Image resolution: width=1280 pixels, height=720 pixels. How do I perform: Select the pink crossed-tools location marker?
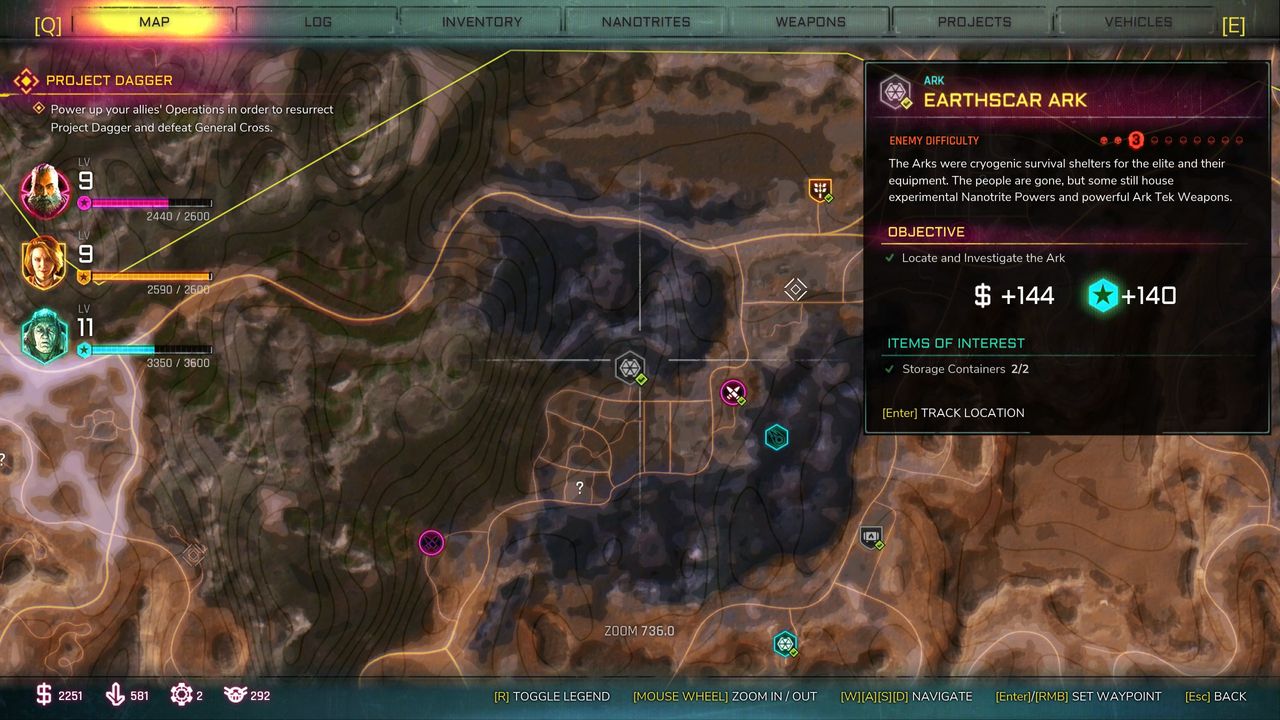(733, 392)
